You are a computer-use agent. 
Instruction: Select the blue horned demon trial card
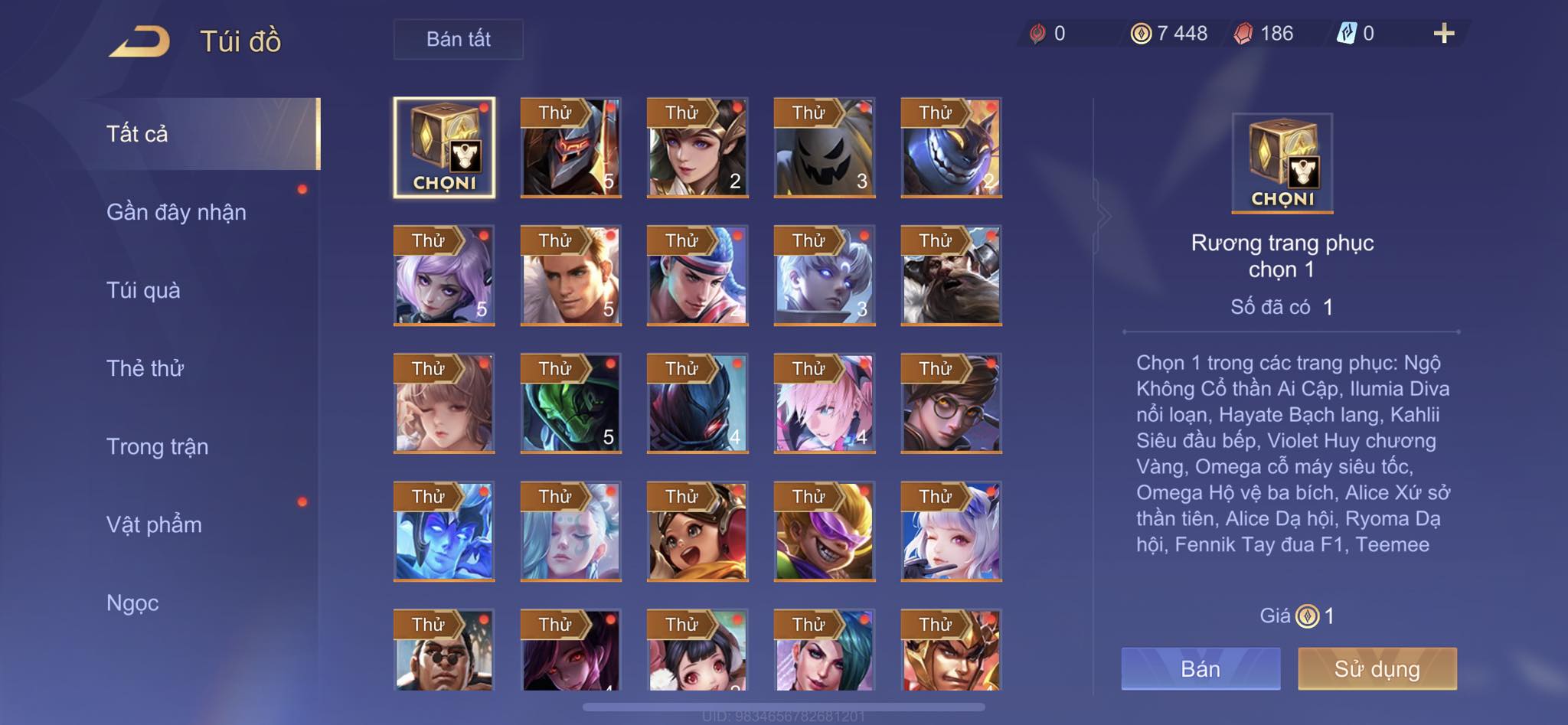tap(444, 531)
